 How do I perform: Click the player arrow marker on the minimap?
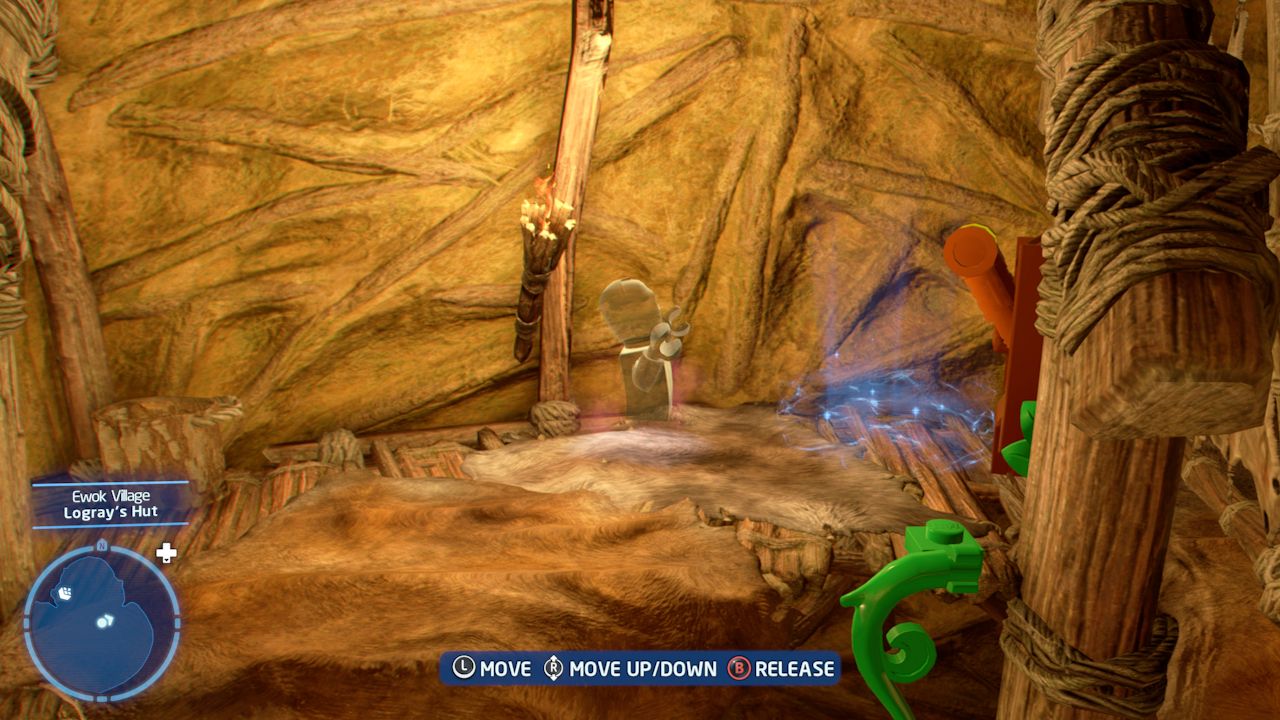(105, 620)
